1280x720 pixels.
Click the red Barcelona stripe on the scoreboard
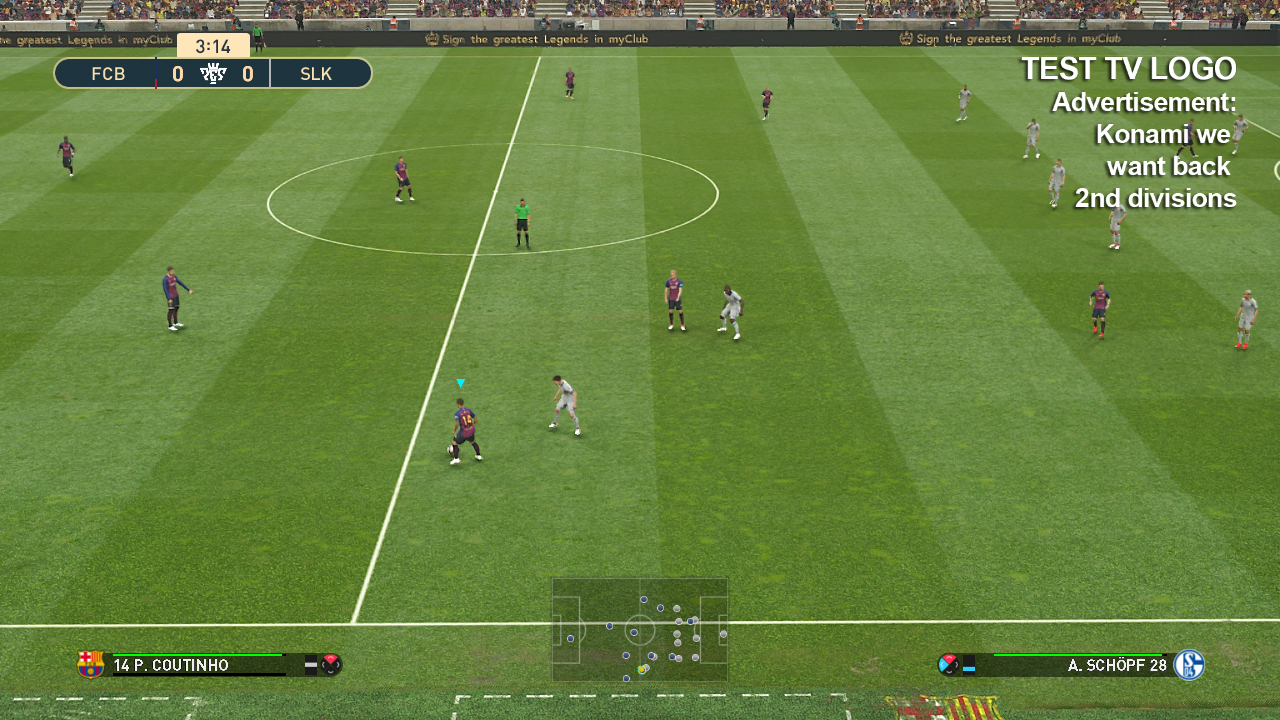click(x=156, y=81)
